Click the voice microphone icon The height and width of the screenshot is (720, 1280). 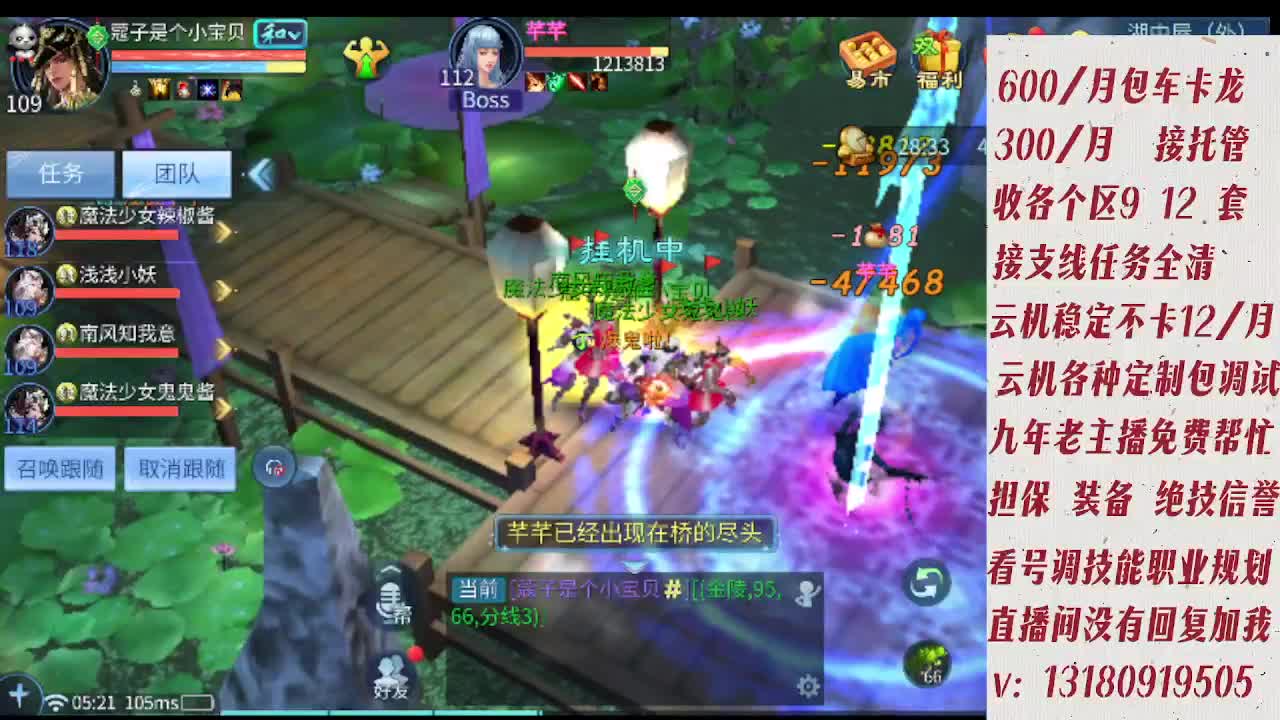[390, 597]
